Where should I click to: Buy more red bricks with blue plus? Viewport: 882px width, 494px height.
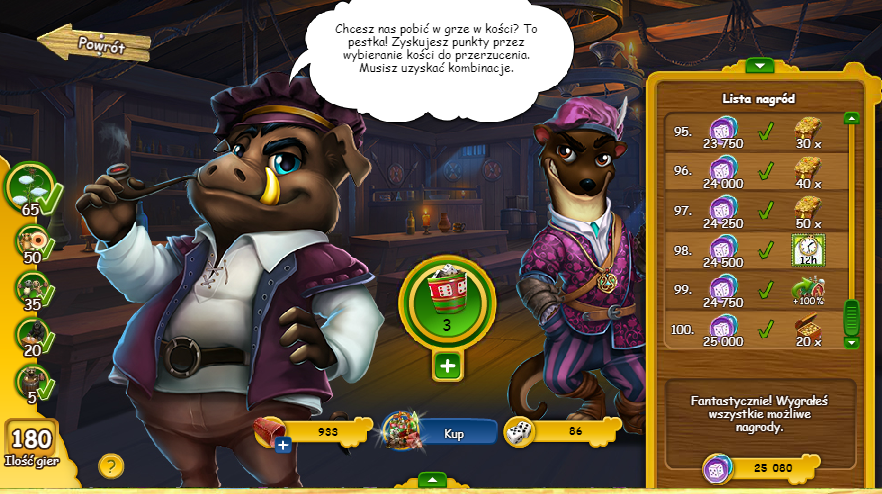283,444
